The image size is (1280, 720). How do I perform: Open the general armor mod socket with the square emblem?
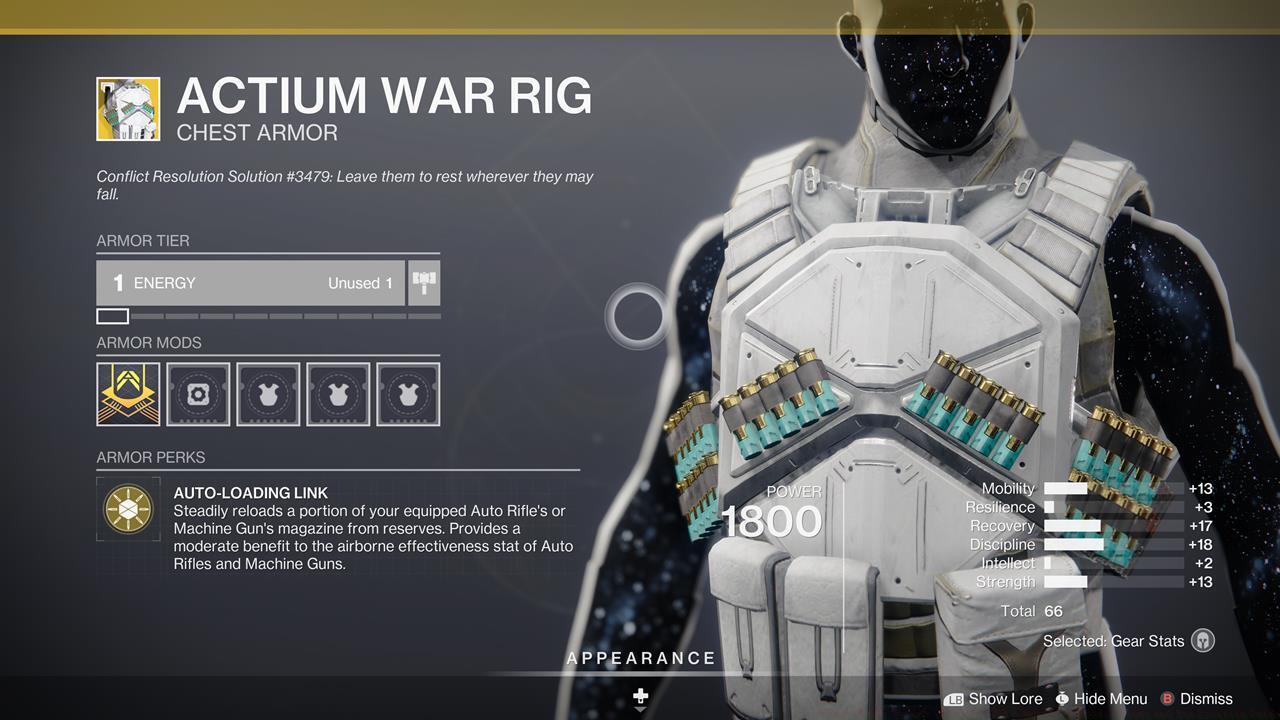[x=198, y=394]
